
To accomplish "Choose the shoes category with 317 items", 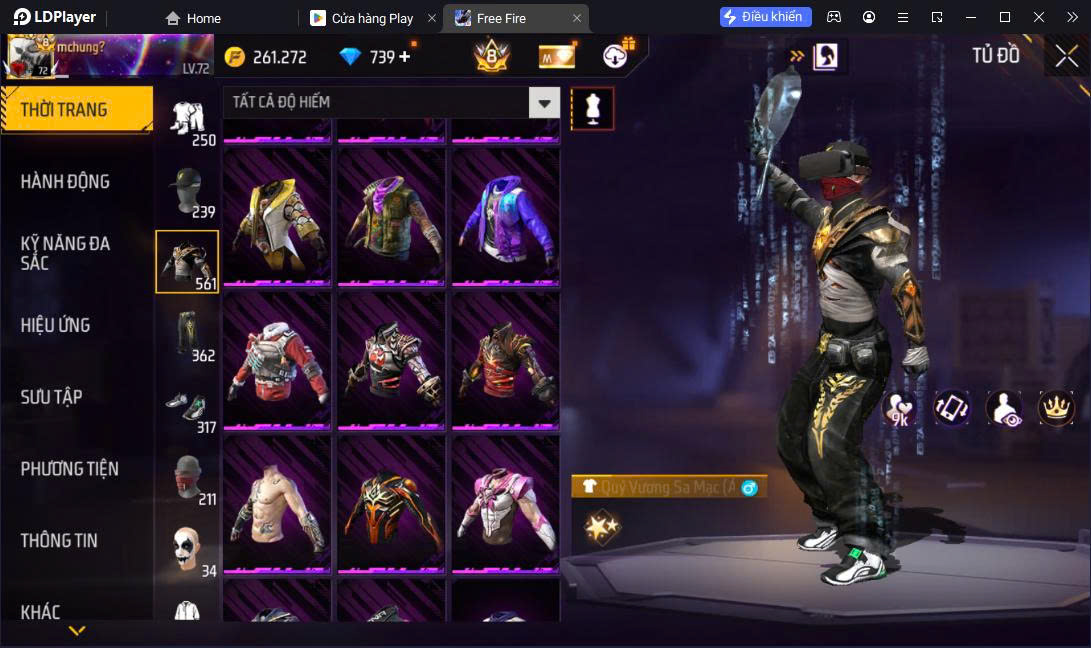I will tap(187, 406).
